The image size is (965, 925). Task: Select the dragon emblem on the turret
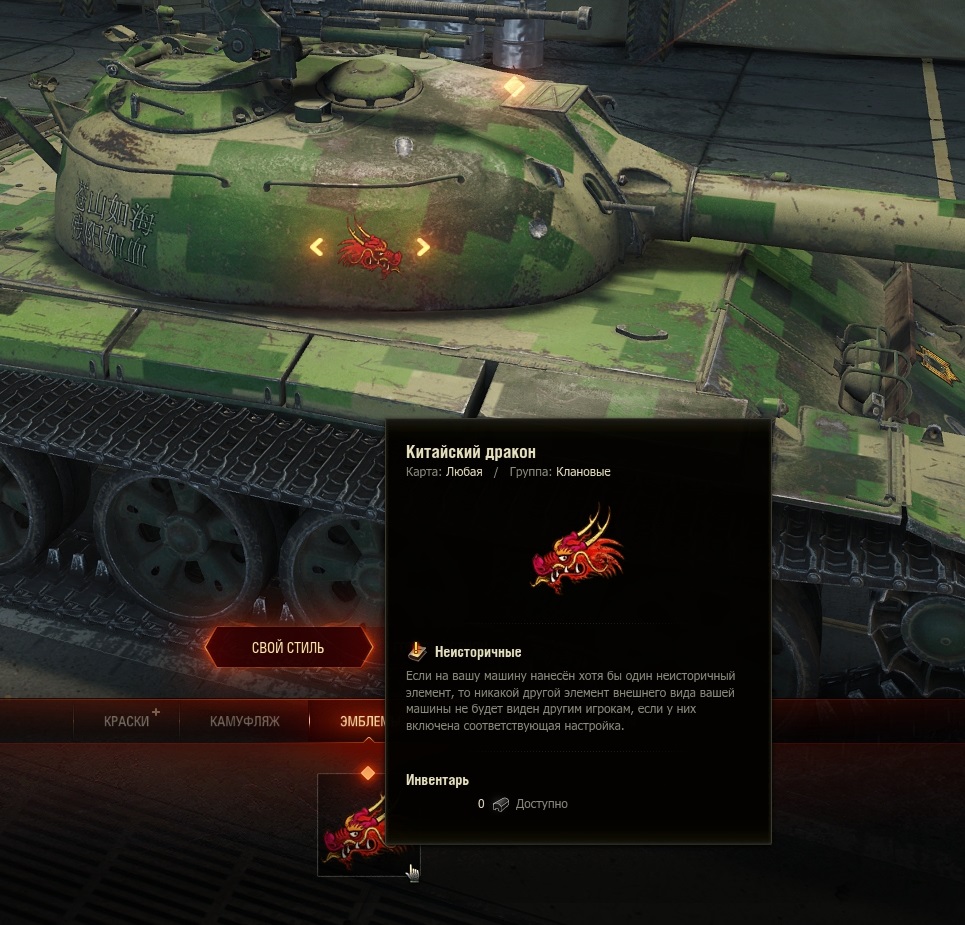pyautogui.click(x=370, y=246)
